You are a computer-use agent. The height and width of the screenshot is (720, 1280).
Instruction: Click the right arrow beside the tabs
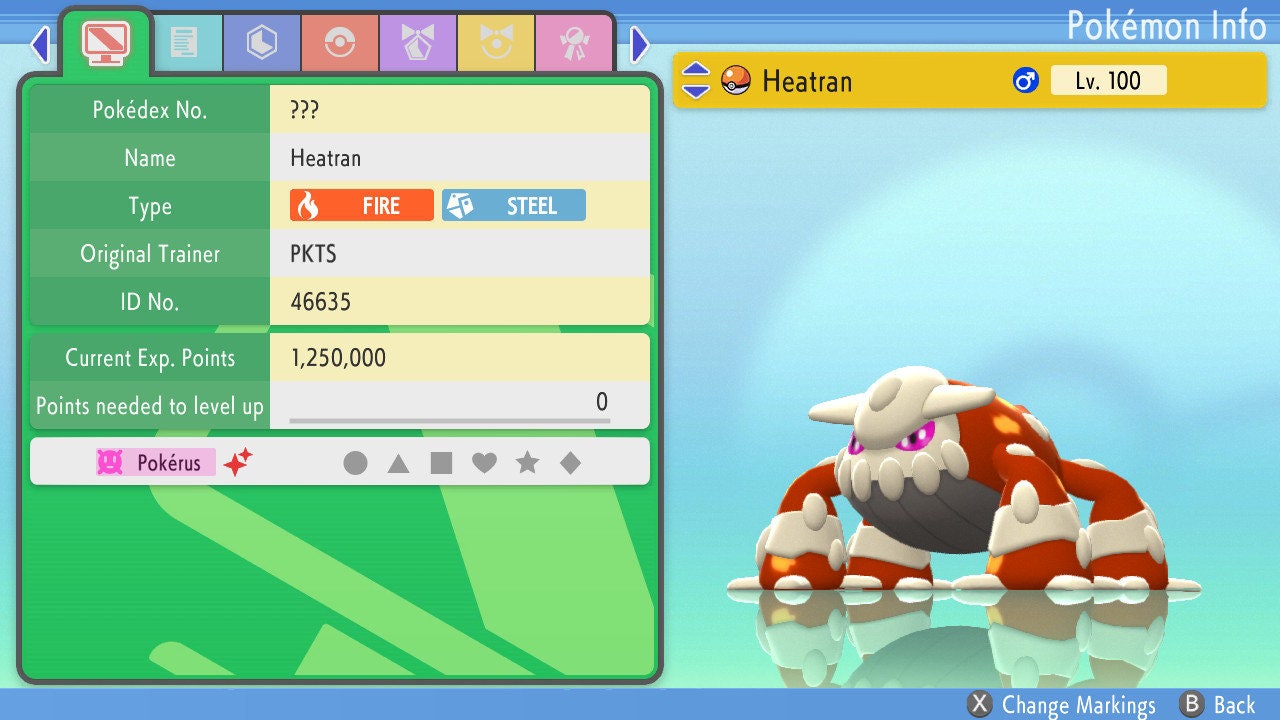(x=640, y=44)
